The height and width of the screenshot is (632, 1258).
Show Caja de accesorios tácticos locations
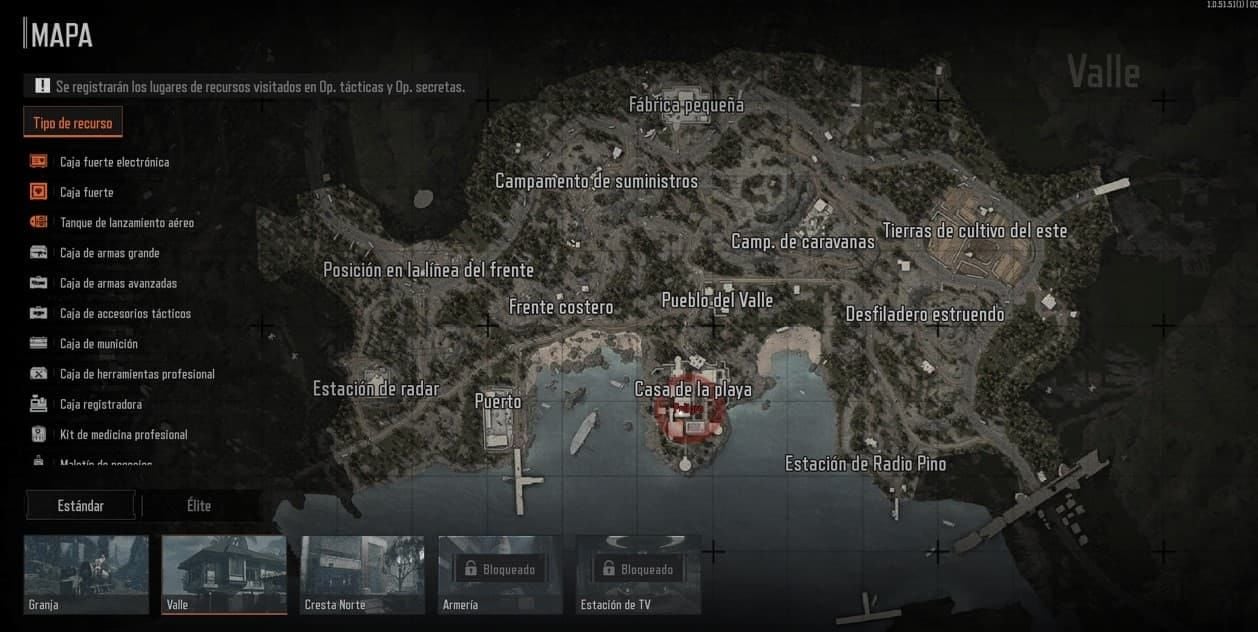[125, 314]
